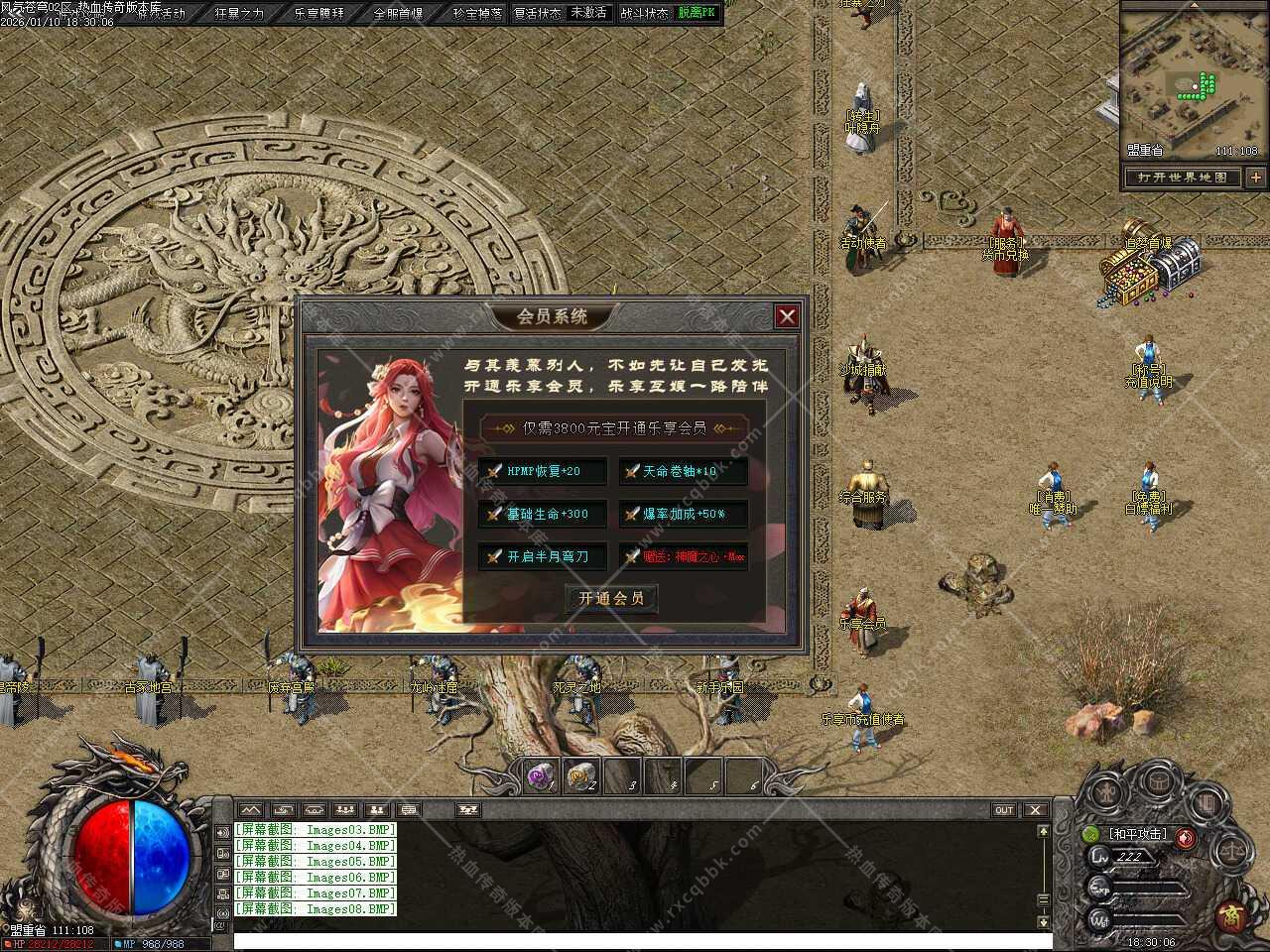
Task: Open the 游戏活动 menu
Action: (x=161, y=14)
